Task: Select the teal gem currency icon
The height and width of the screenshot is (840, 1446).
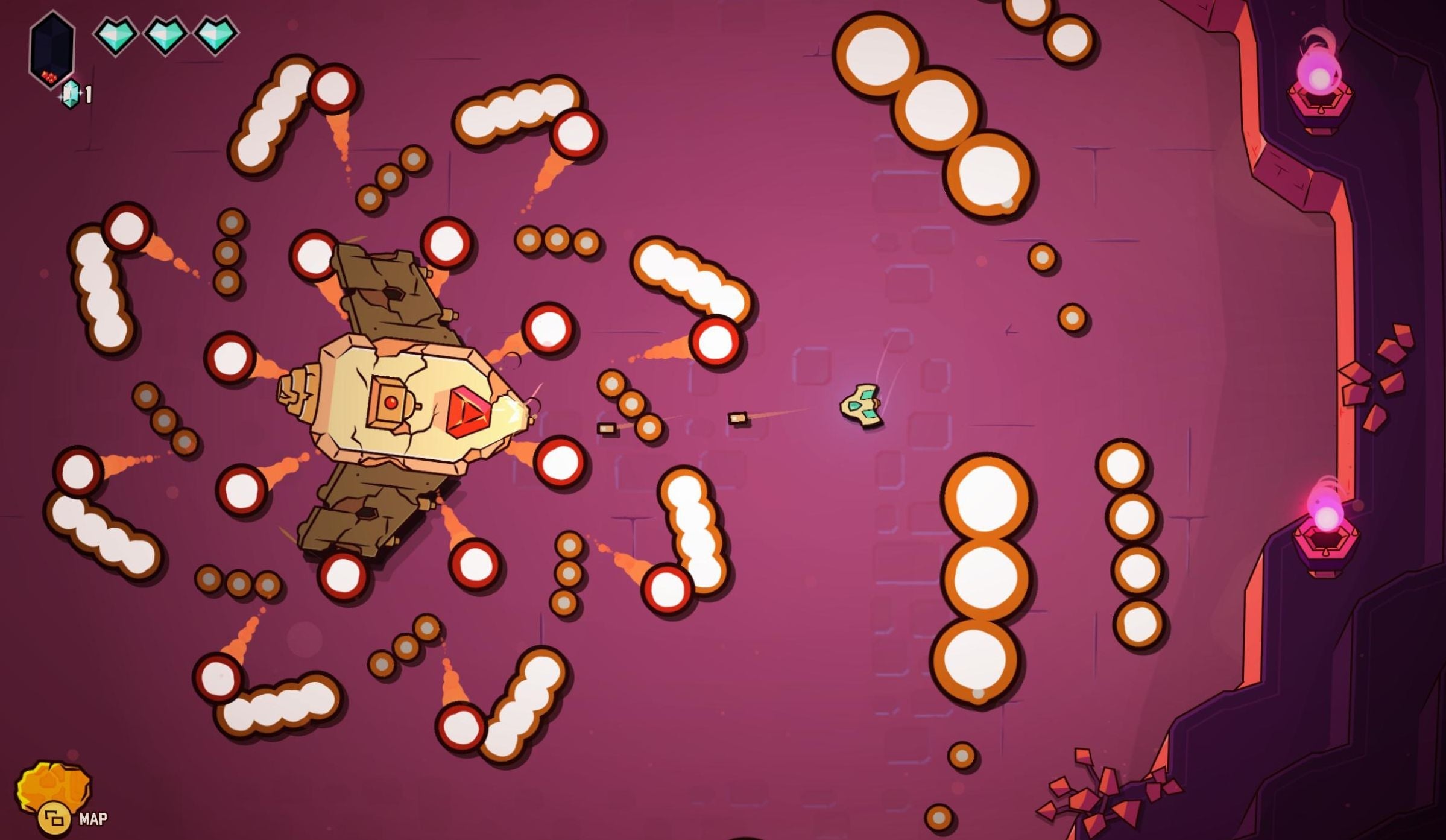Action: [71, 92]
